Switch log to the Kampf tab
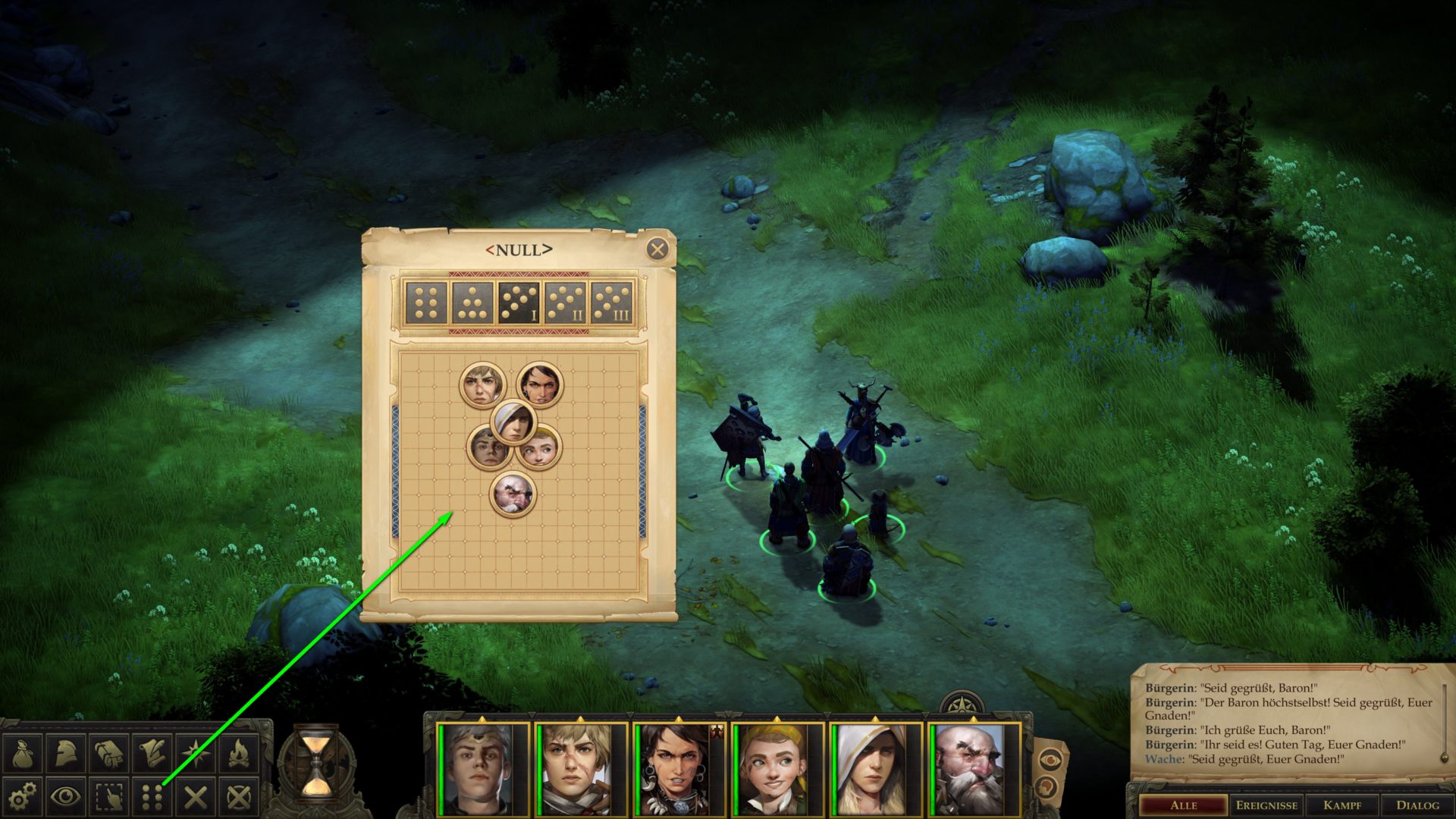Viewport: 1456px width, 819px height. click(1342, 805)
